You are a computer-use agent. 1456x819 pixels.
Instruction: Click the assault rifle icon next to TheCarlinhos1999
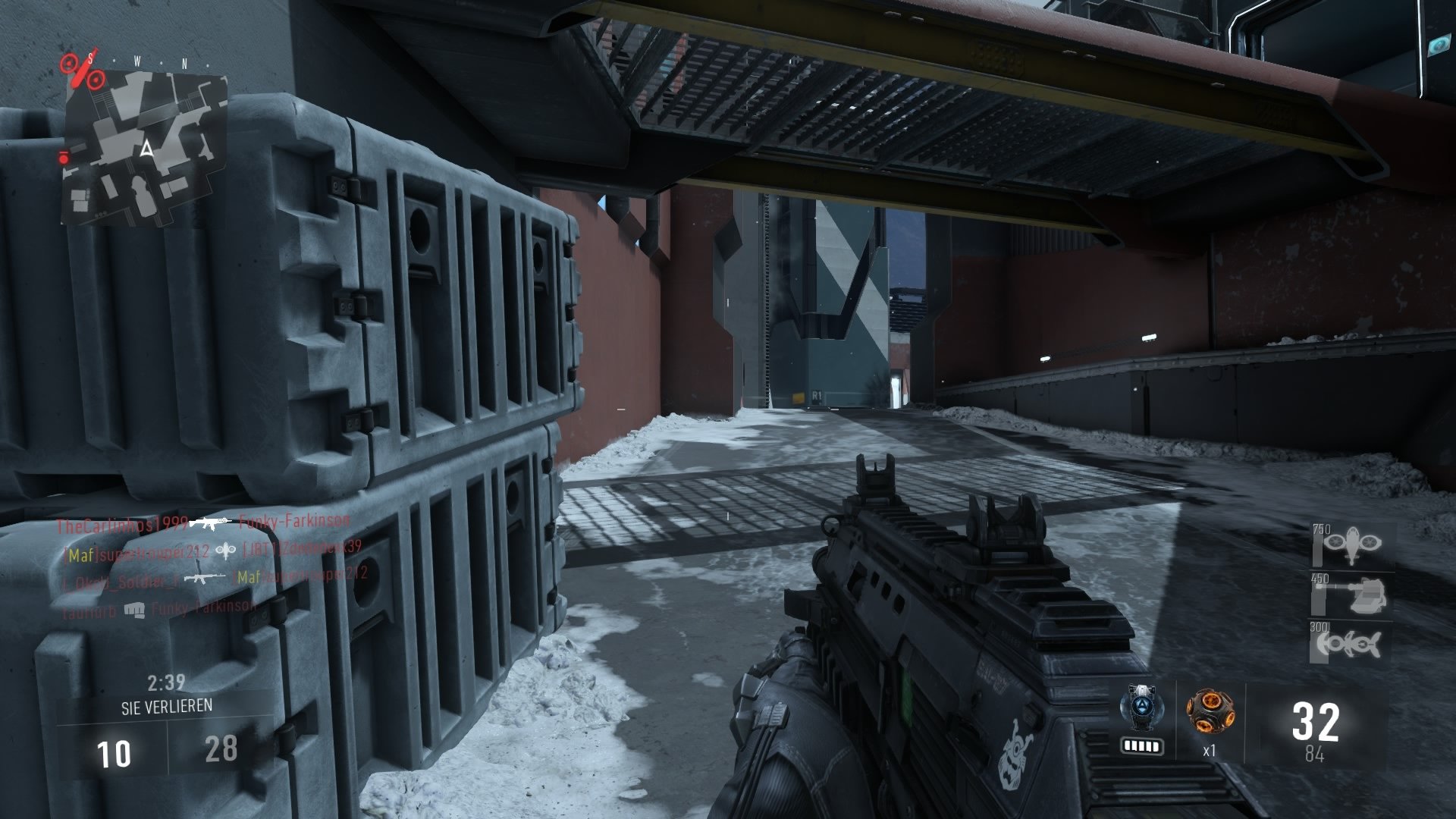coord(211,524)
